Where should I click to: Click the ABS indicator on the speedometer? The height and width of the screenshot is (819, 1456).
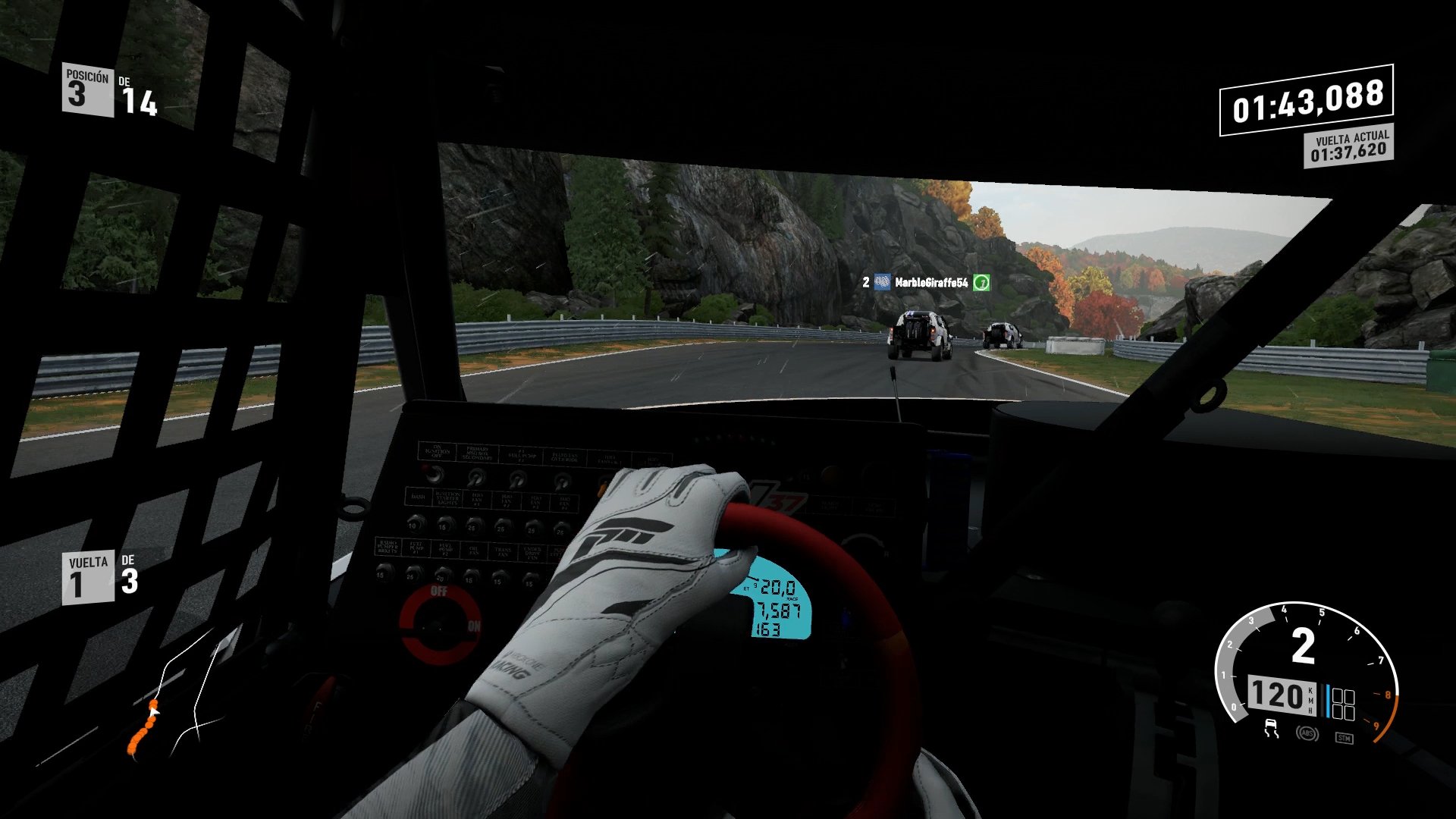coord(1308,734)
